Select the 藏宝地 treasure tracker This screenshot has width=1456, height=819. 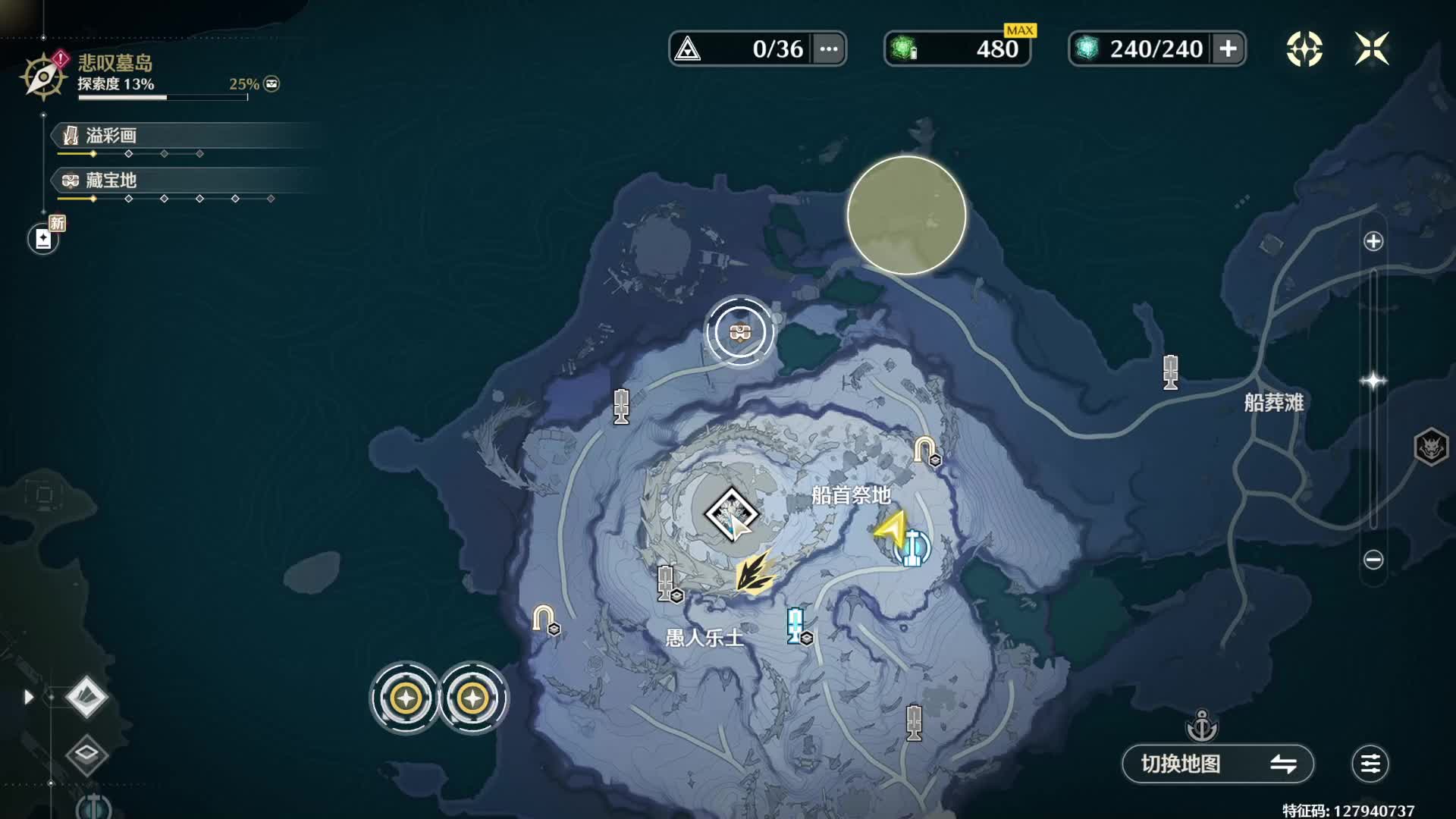(x=111, y=180)
